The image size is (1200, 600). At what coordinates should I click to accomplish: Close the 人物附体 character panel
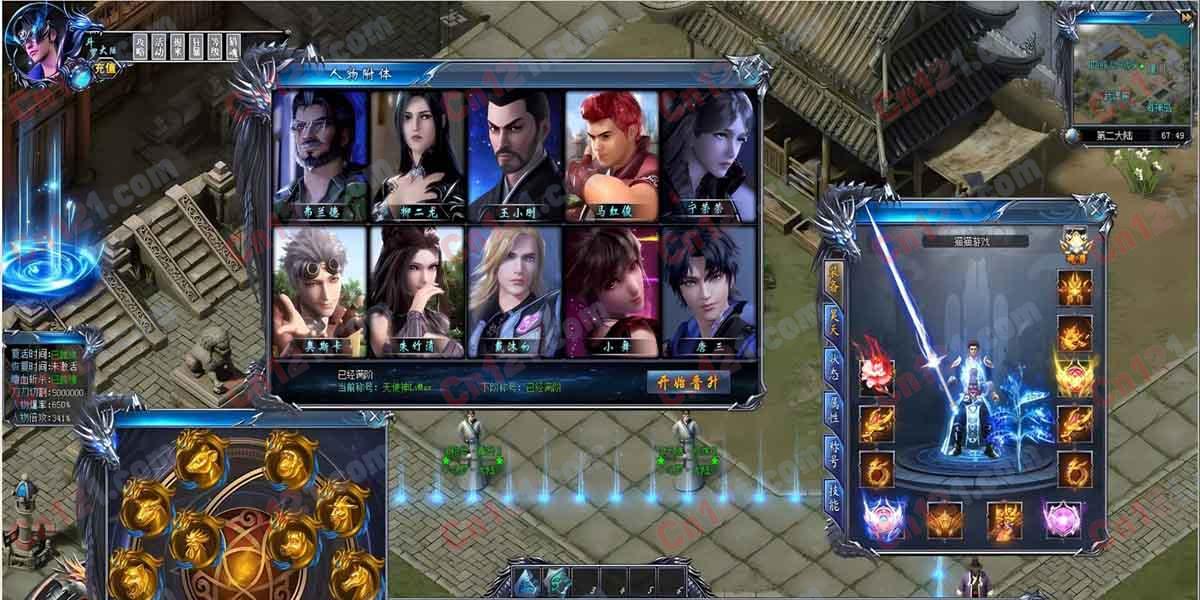[747, 70]
